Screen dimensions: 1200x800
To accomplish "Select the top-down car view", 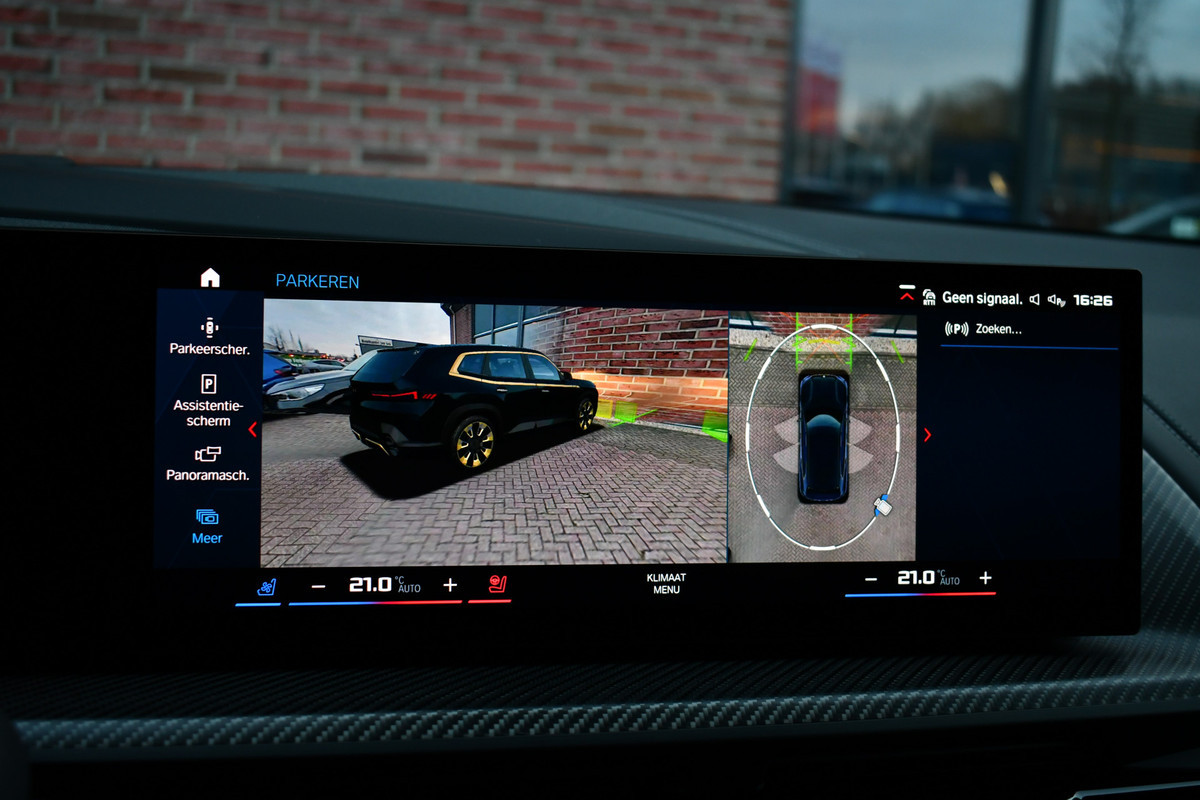I will 823,435.
